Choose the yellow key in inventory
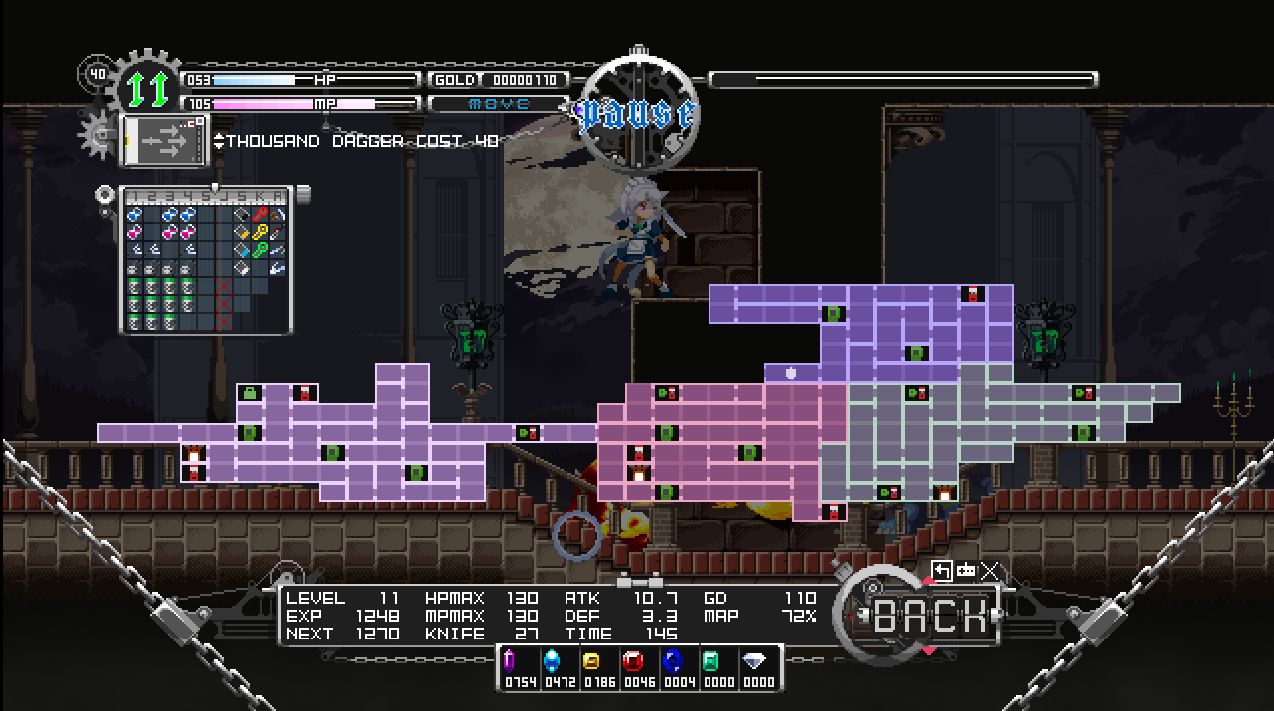The width and height of the screenshot is (1274, 711). click(259, 232)
